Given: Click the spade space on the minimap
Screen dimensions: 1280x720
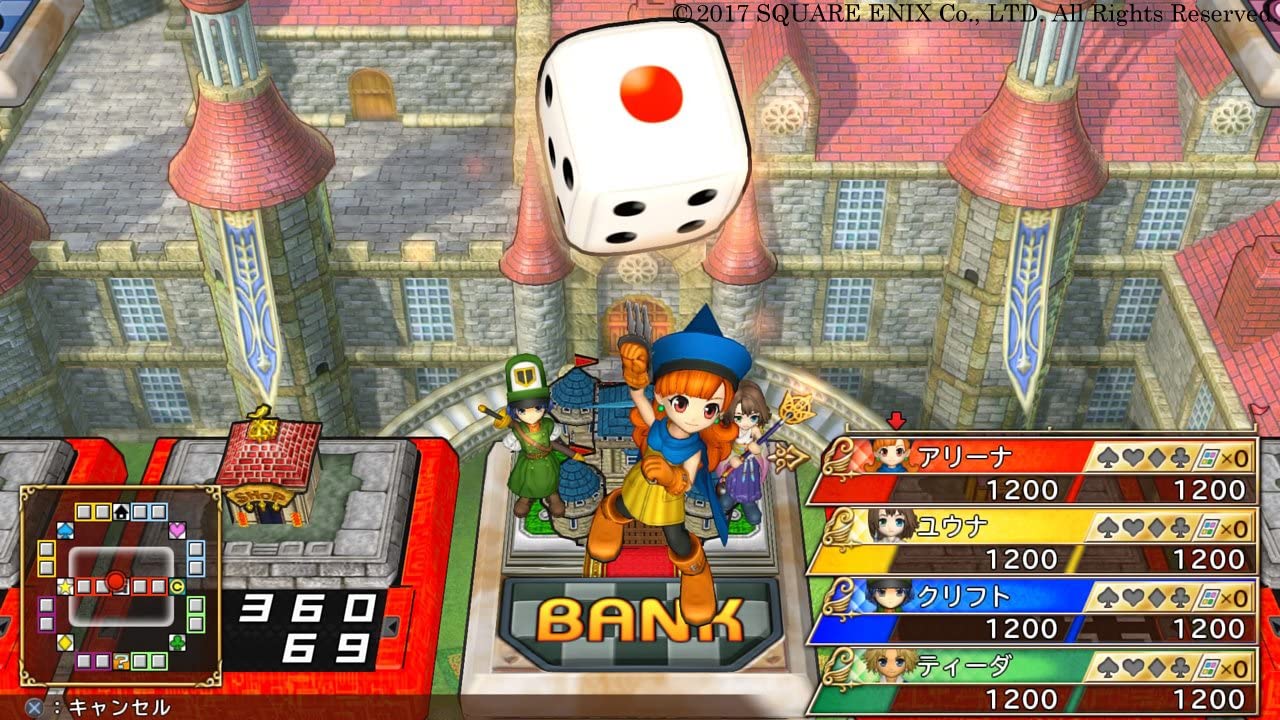Looking at the screenshot, I should pyautogui.click(x=64, y=530).
